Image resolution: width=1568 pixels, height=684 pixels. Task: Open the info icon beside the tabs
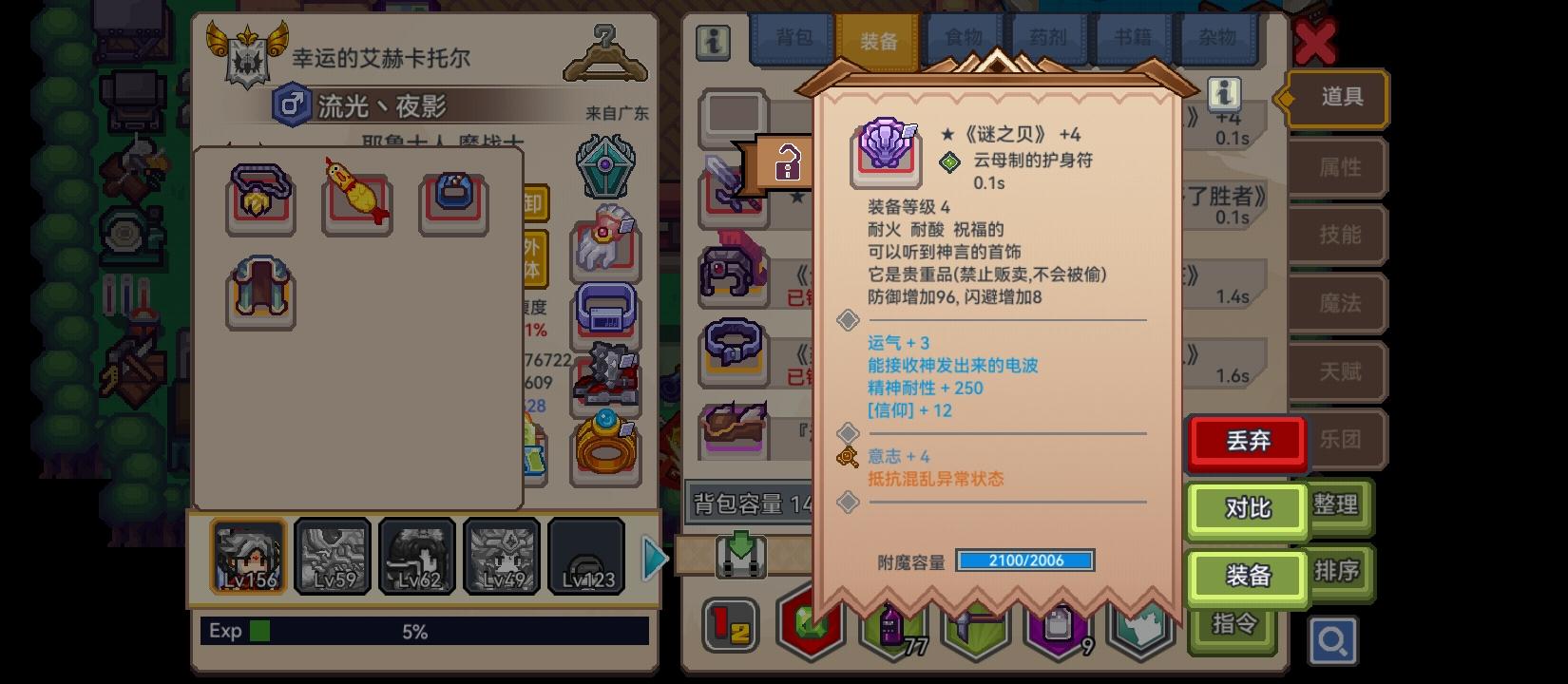click(712, 42)
